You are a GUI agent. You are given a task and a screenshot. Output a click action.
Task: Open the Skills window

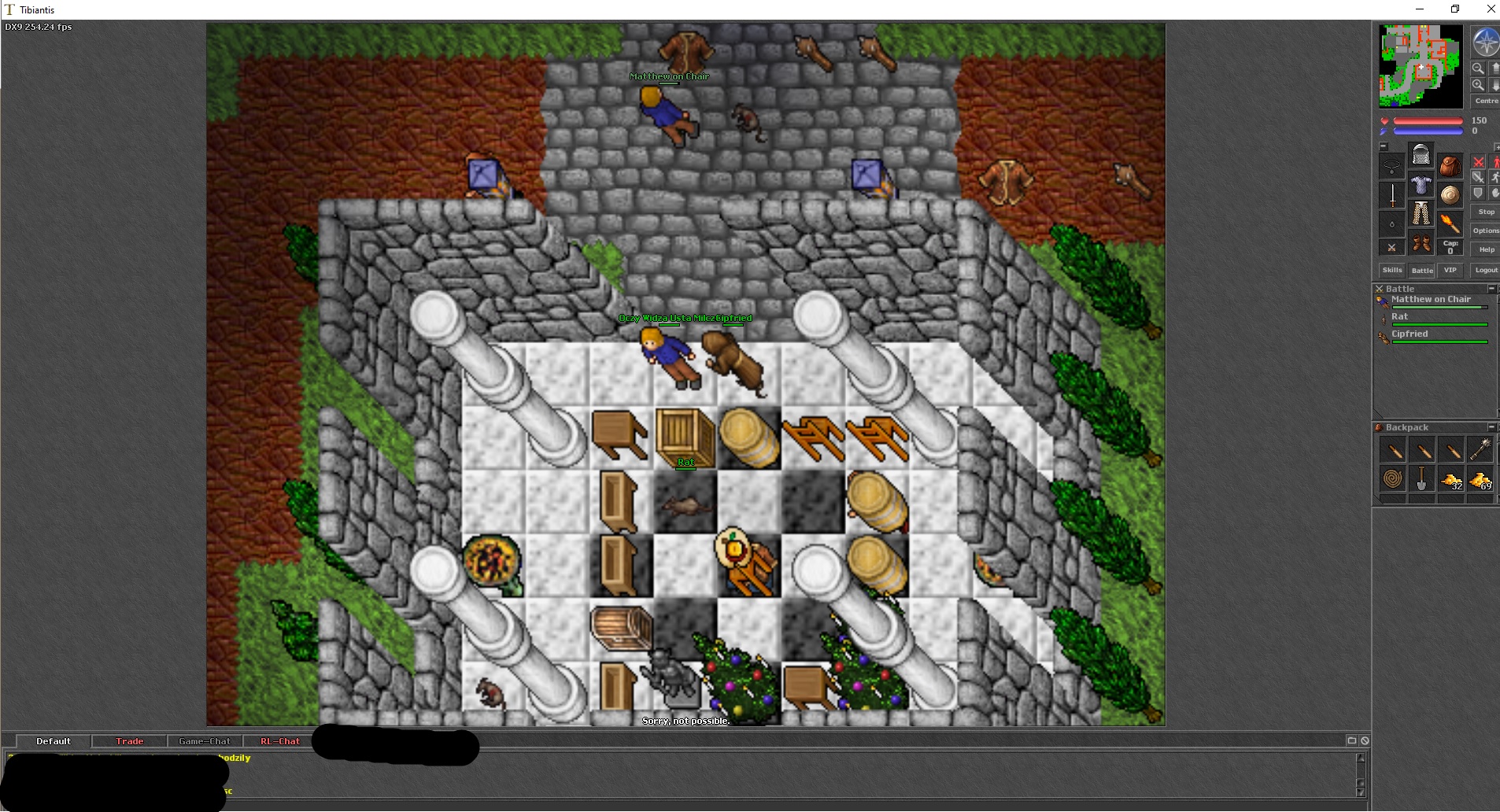pyautogui.click(x=1392, y=270)
